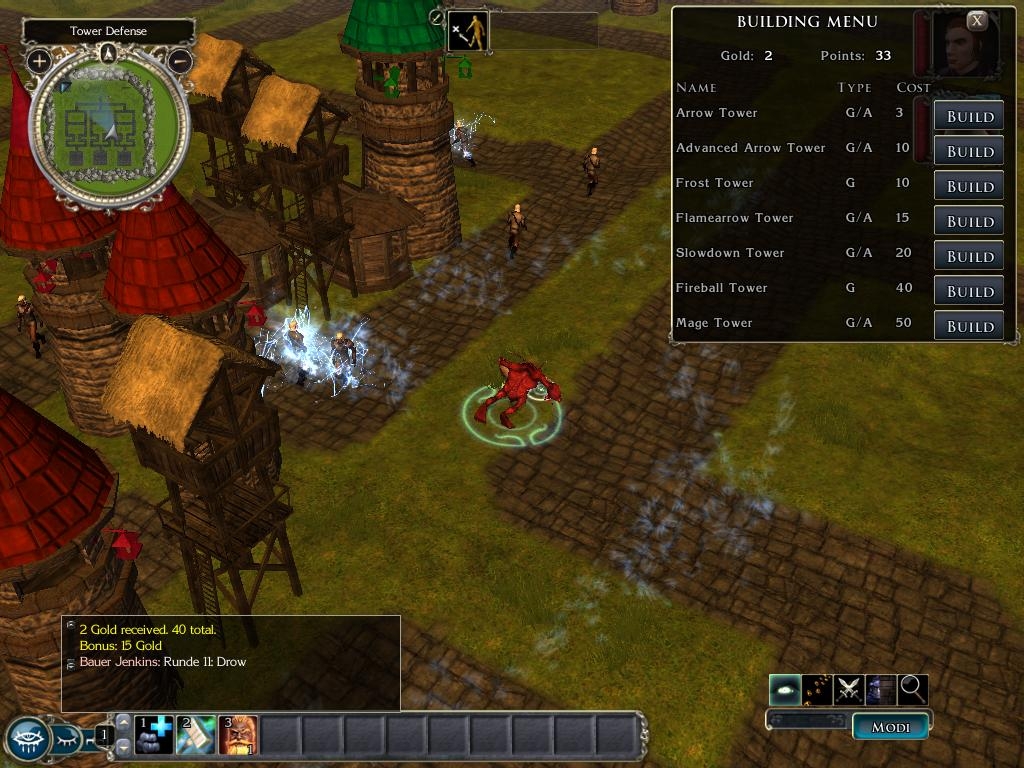Purchase the Flamearrow Tower
1024x768 pixels.
pyautogui.click(x=968, y=221)
